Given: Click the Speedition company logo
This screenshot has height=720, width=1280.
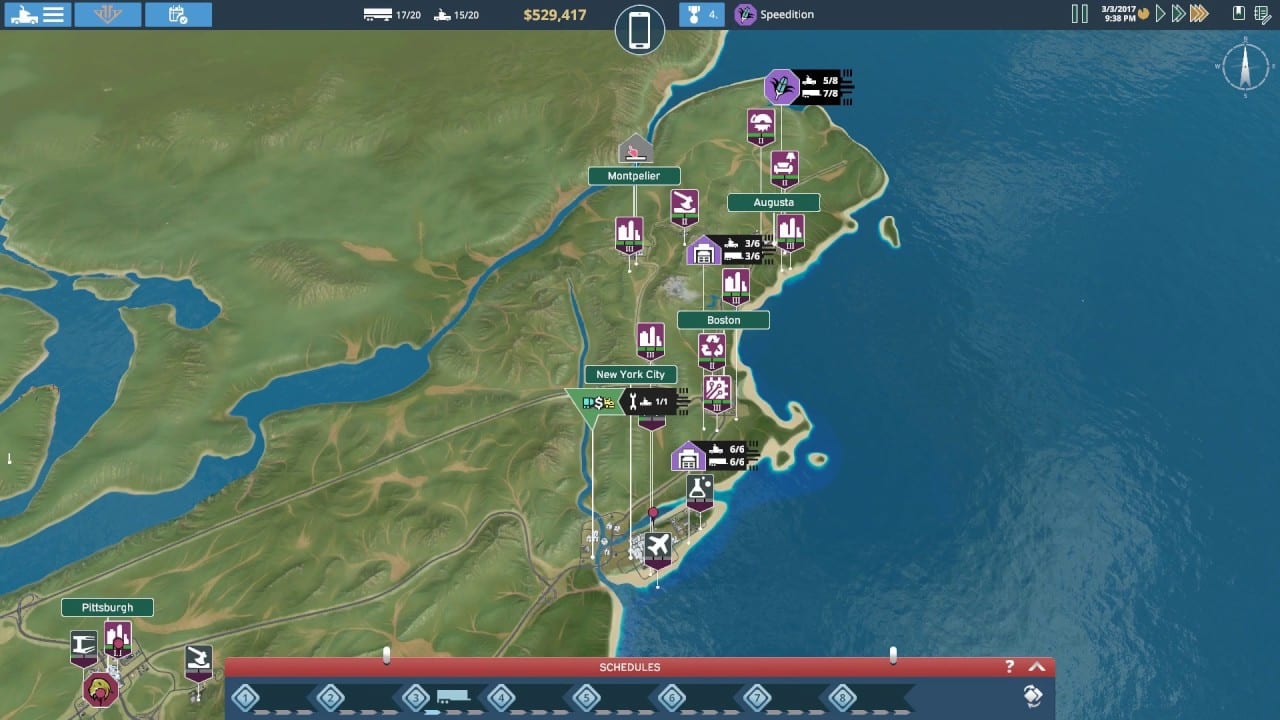Looking at the screenshot, I should point(745,14).
